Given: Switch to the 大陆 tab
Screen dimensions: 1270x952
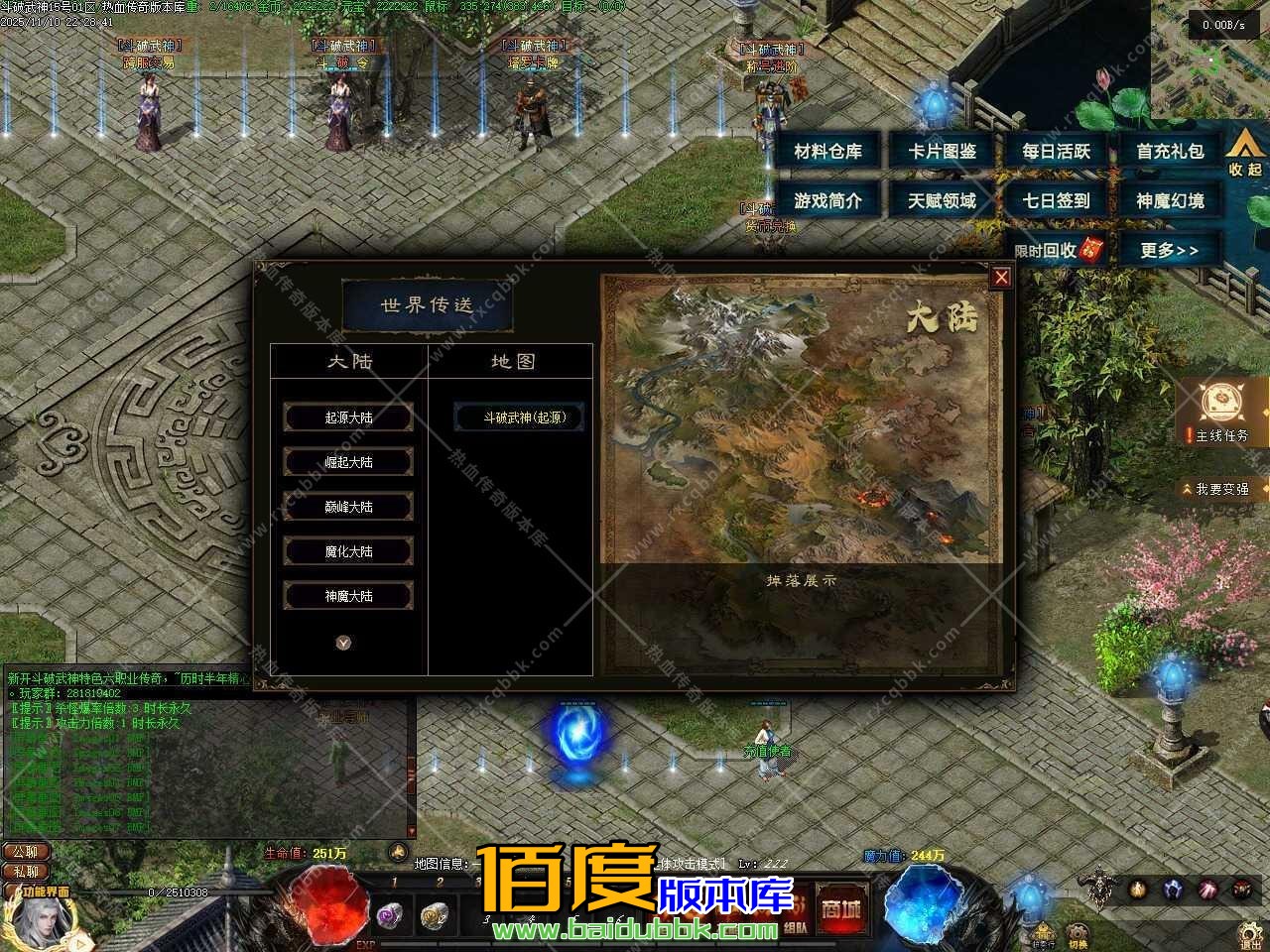Looking at the screenshot, I should pyautogui.click(x=349, y=362).
